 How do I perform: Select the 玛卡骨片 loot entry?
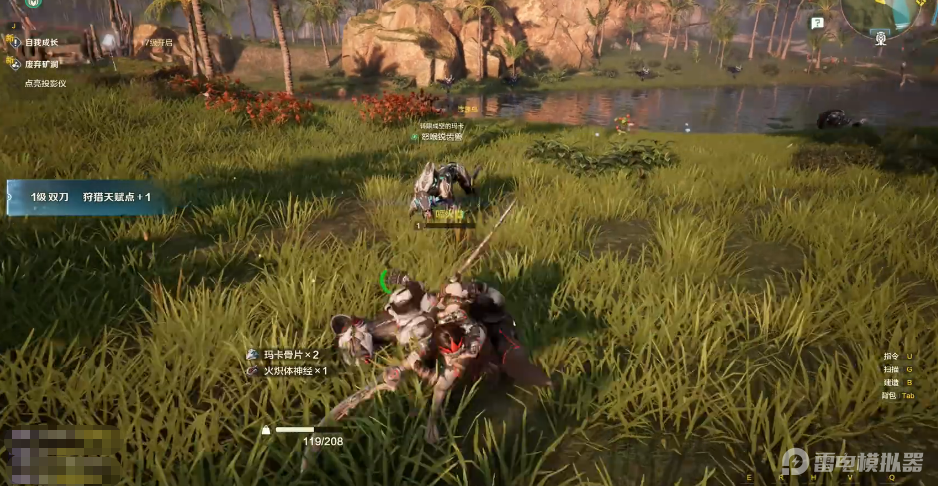point(290,355)
